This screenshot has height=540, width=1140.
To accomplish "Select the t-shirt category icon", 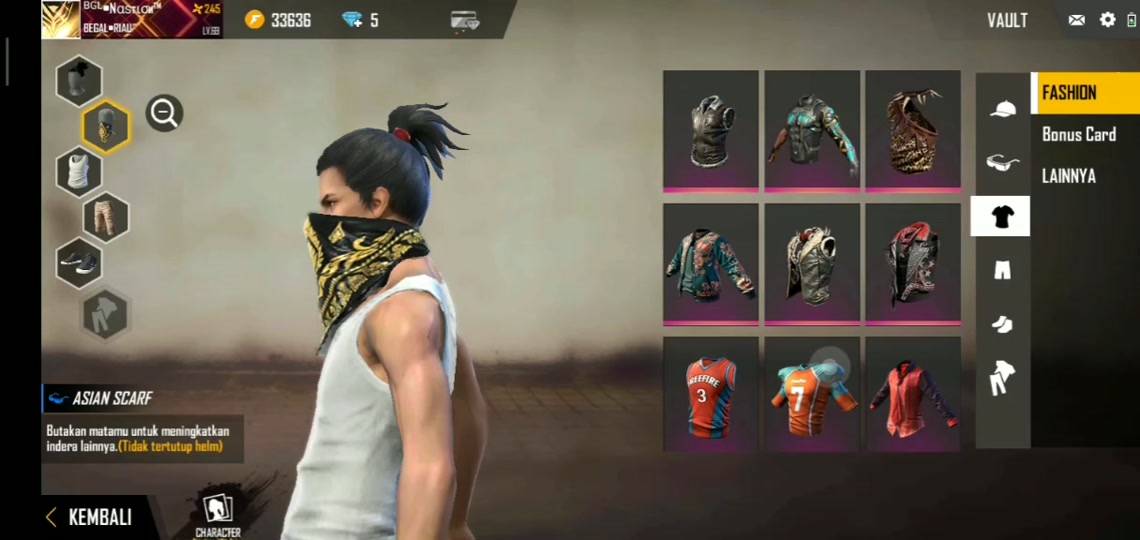I will [x=1001, y=216].
